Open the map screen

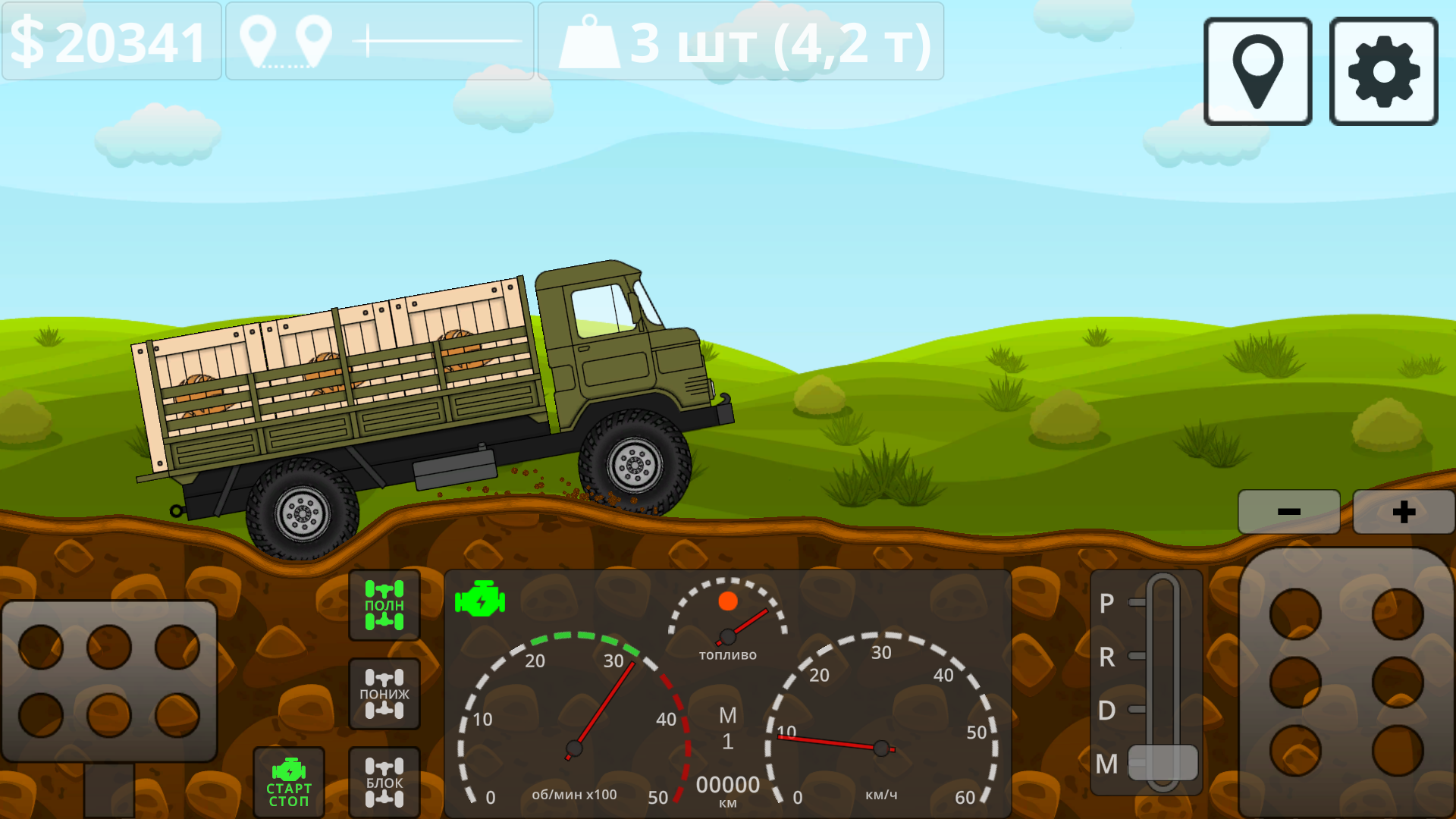(1255, 70)
